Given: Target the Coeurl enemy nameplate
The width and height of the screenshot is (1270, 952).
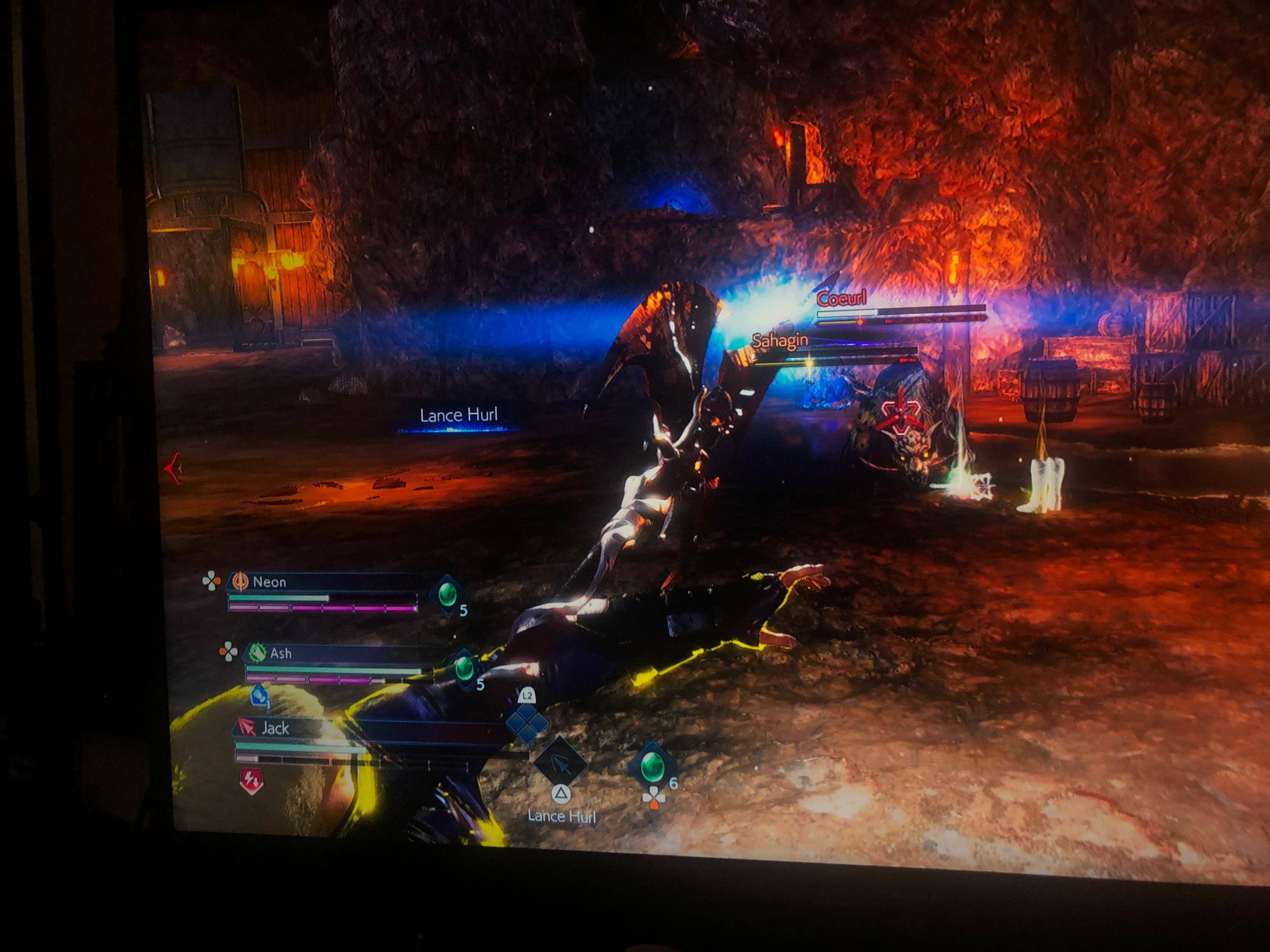Looking at the screenshot, I should coord(841,299).
